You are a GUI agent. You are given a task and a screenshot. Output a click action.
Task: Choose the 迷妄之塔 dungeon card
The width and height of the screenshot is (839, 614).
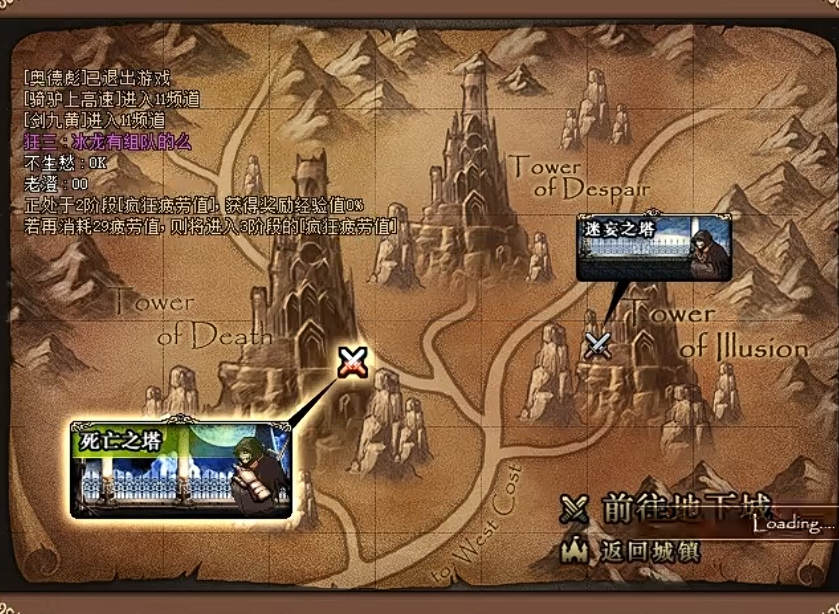654,247
